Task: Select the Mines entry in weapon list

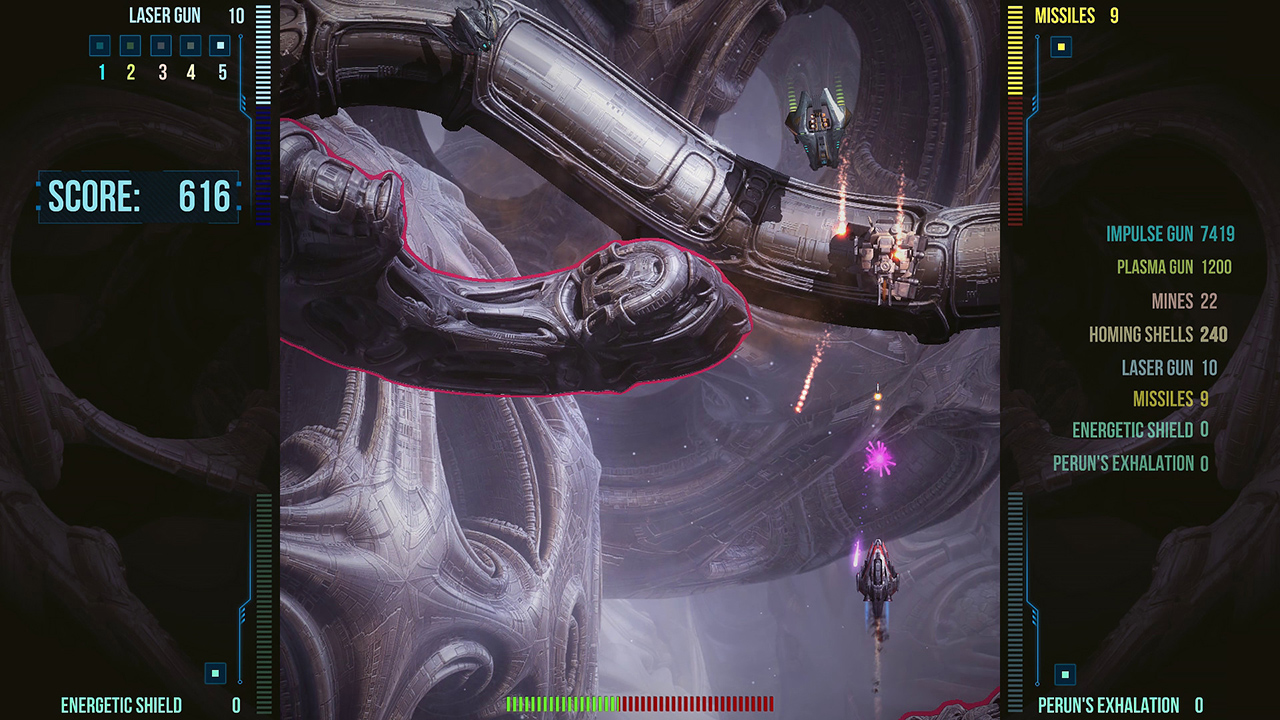Action: (x=1185, y=301)
